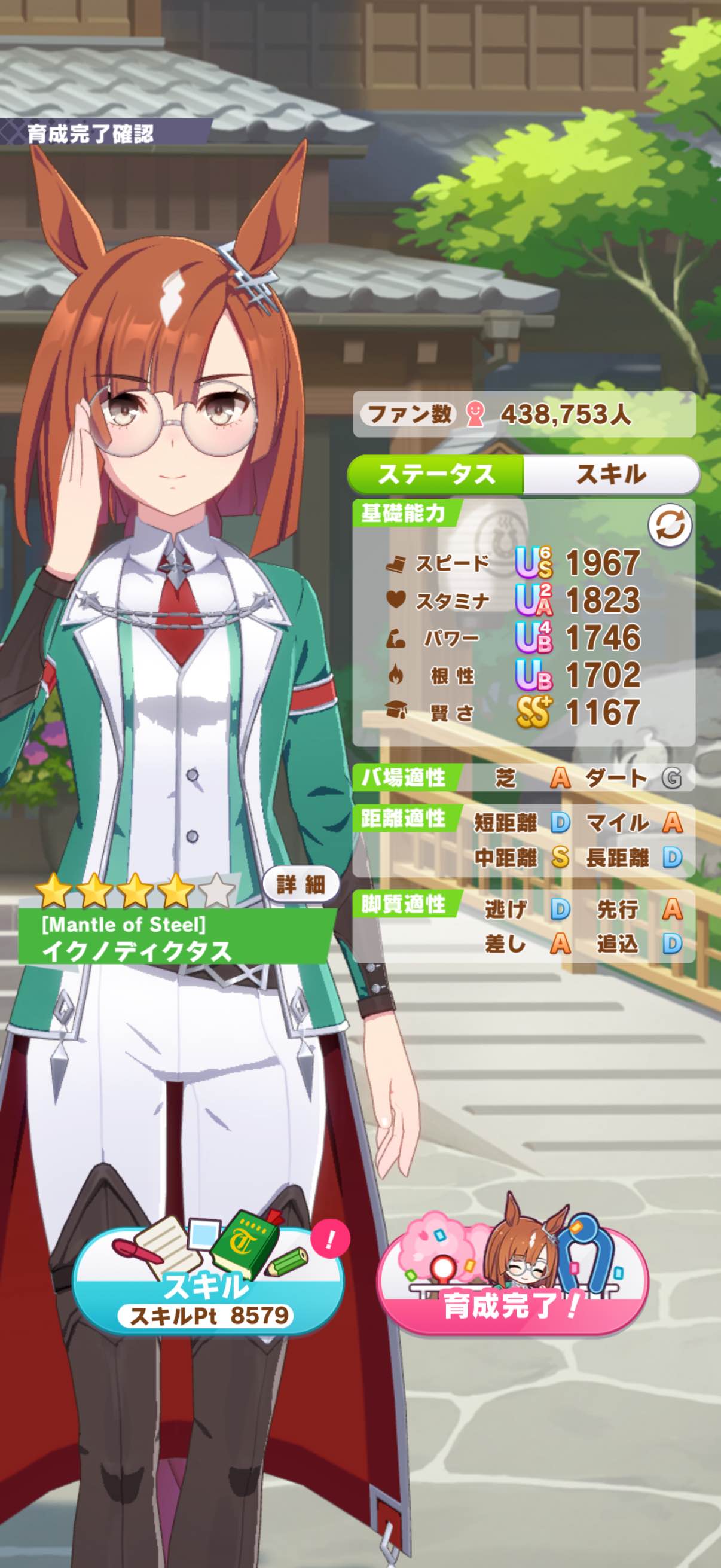721x1568 pixels.
Task: Open 詳細 character details
Action: 301,884
